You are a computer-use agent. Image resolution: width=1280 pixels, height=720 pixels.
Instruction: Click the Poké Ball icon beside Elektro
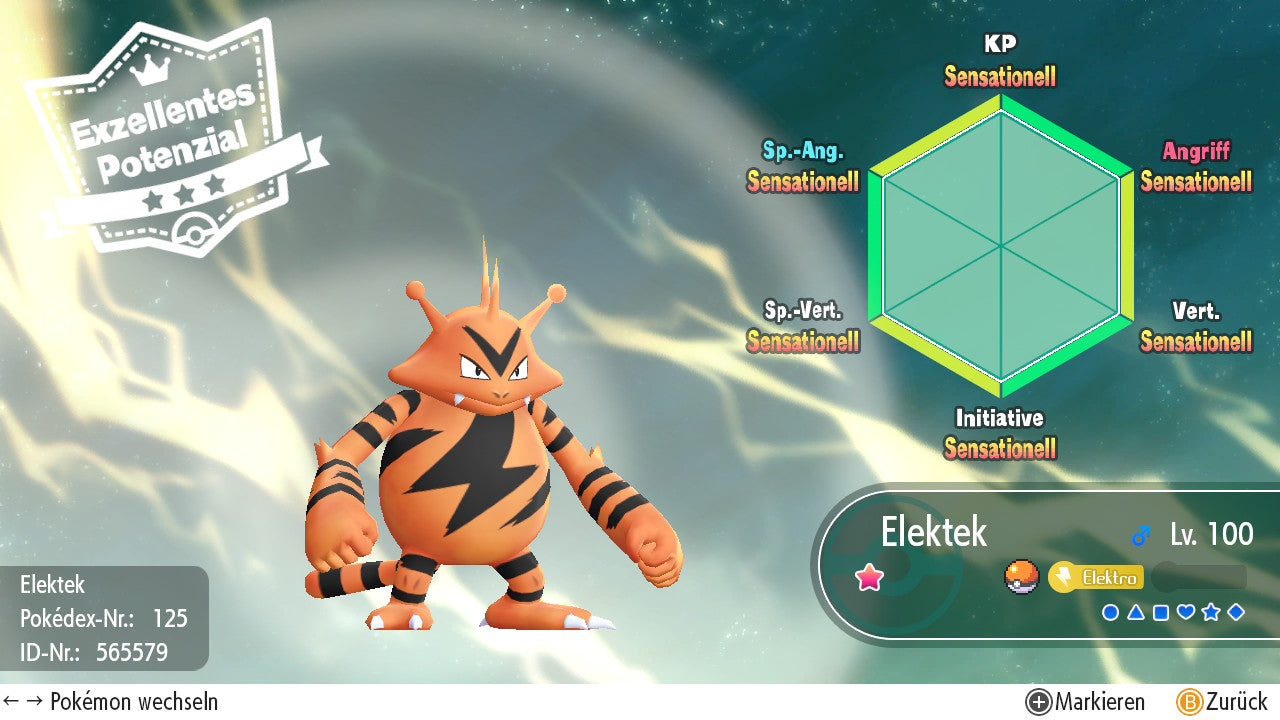[x=1022, y=577]
